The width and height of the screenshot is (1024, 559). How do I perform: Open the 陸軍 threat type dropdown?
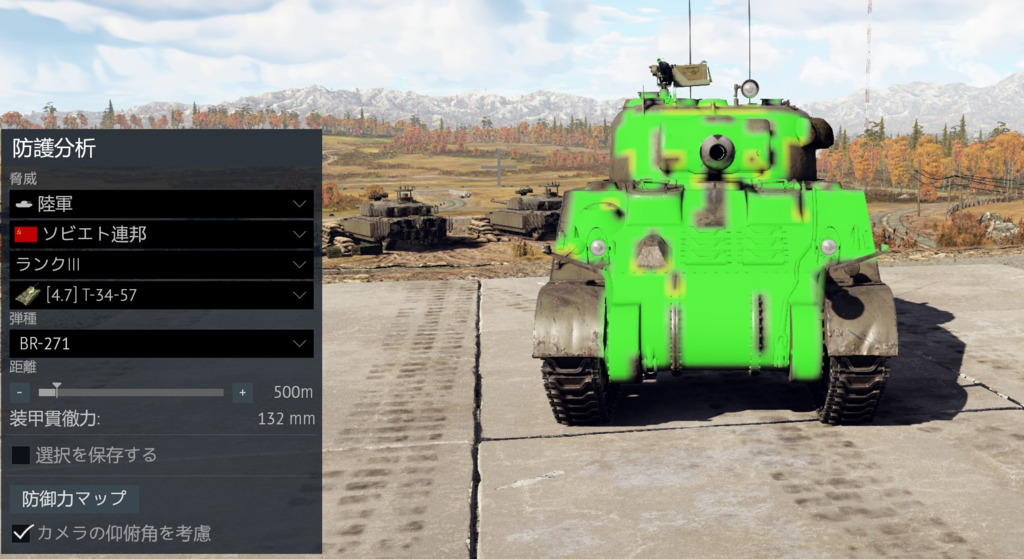coord(161,204)
